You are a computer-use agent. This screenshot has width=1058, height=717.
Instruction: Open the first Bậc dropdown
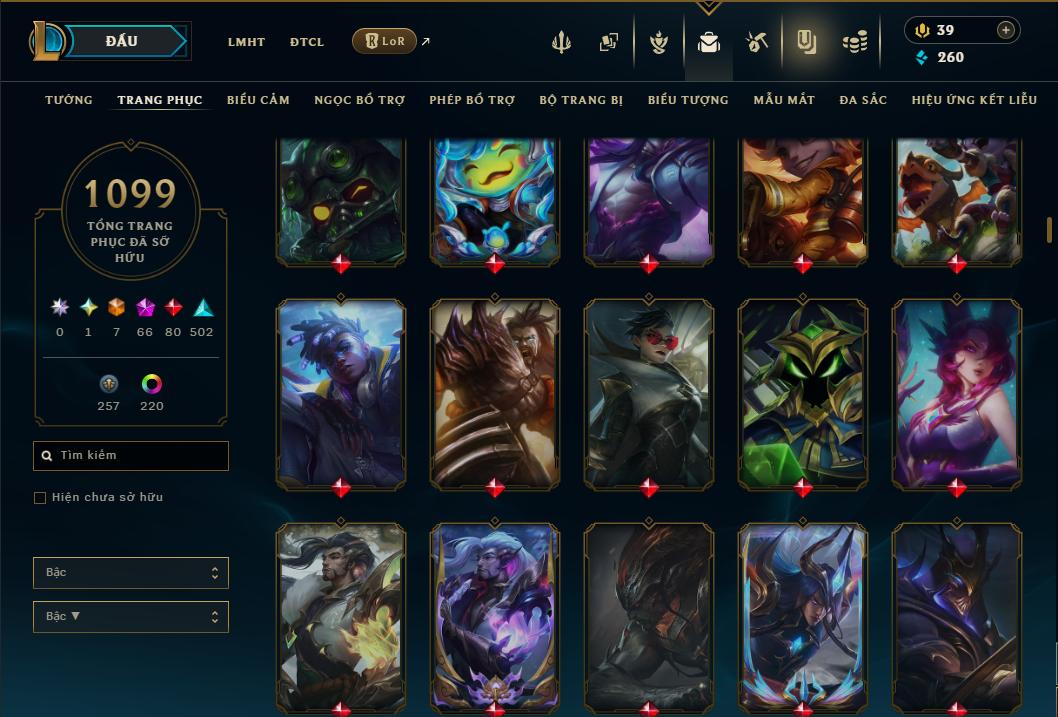(x=131, y=573)
